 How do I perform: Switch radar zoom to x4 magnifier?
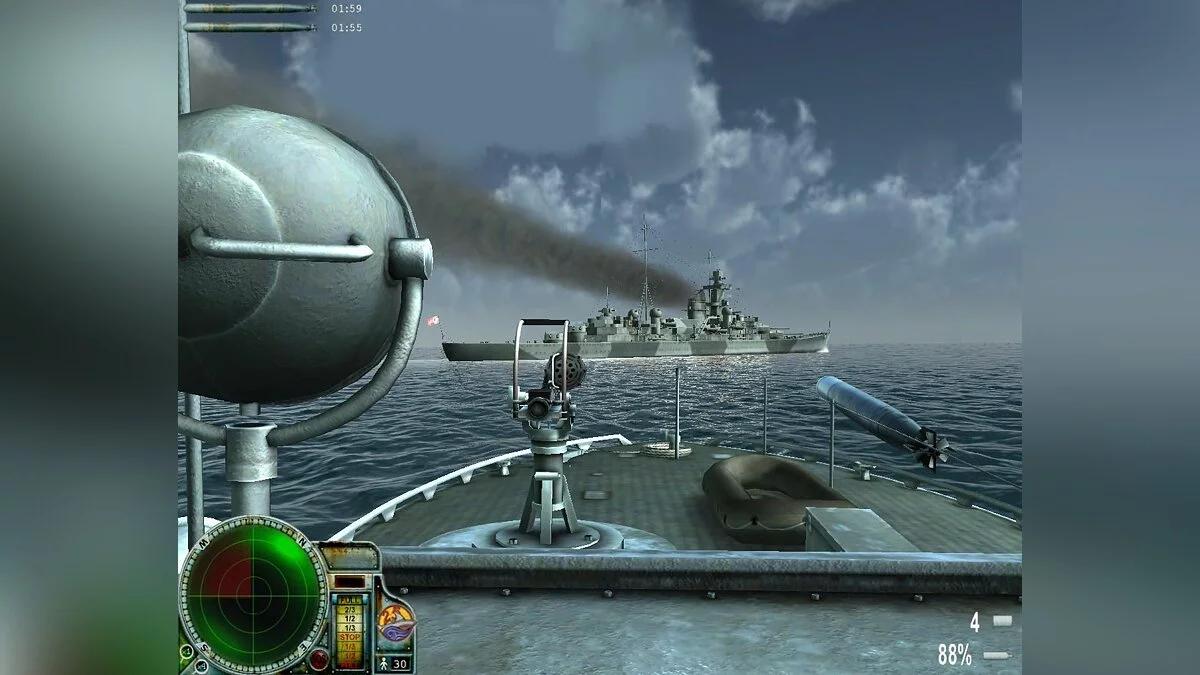click(201, 666)
